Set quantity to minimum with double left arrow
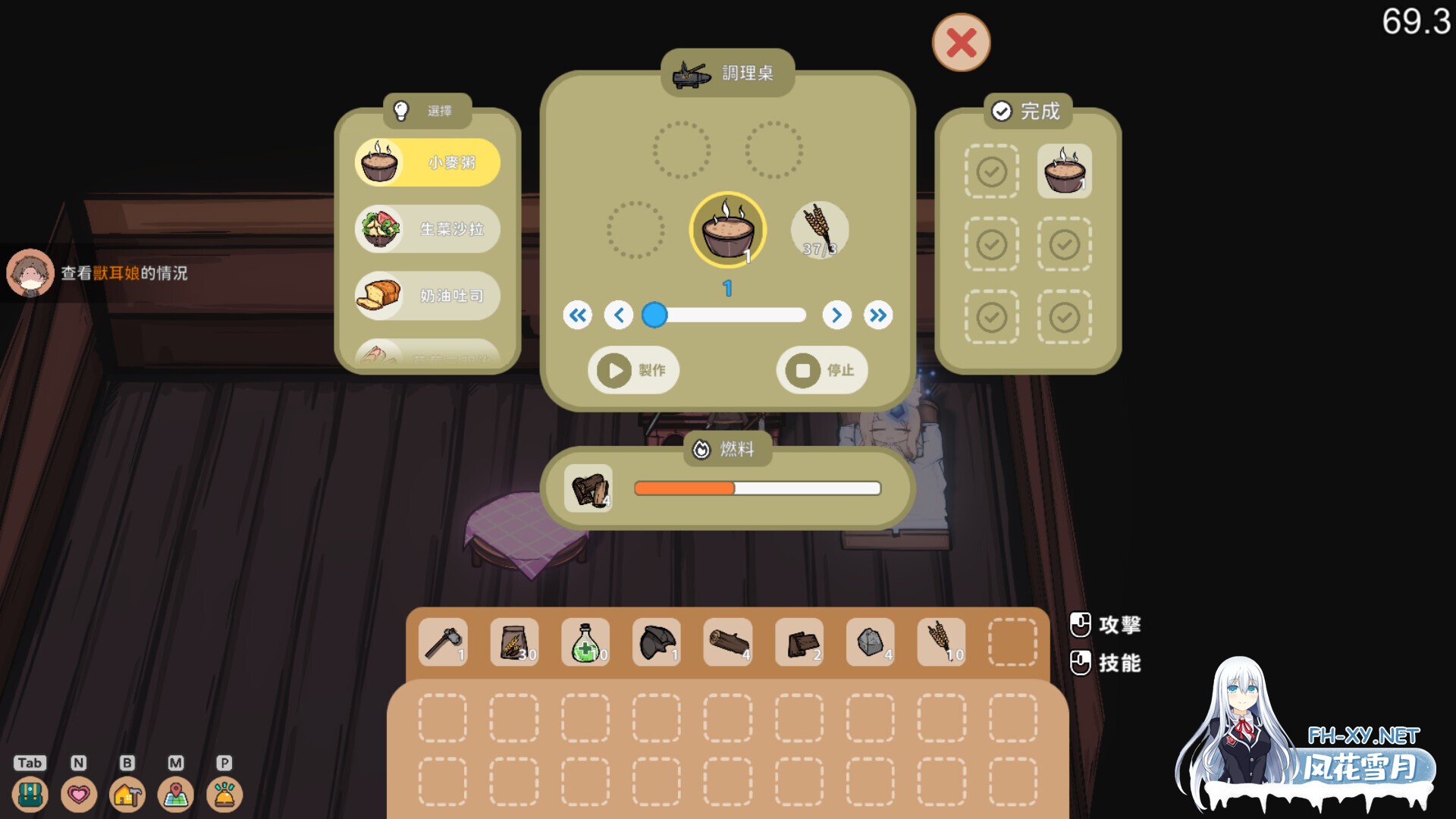 (x=578, y=315)
